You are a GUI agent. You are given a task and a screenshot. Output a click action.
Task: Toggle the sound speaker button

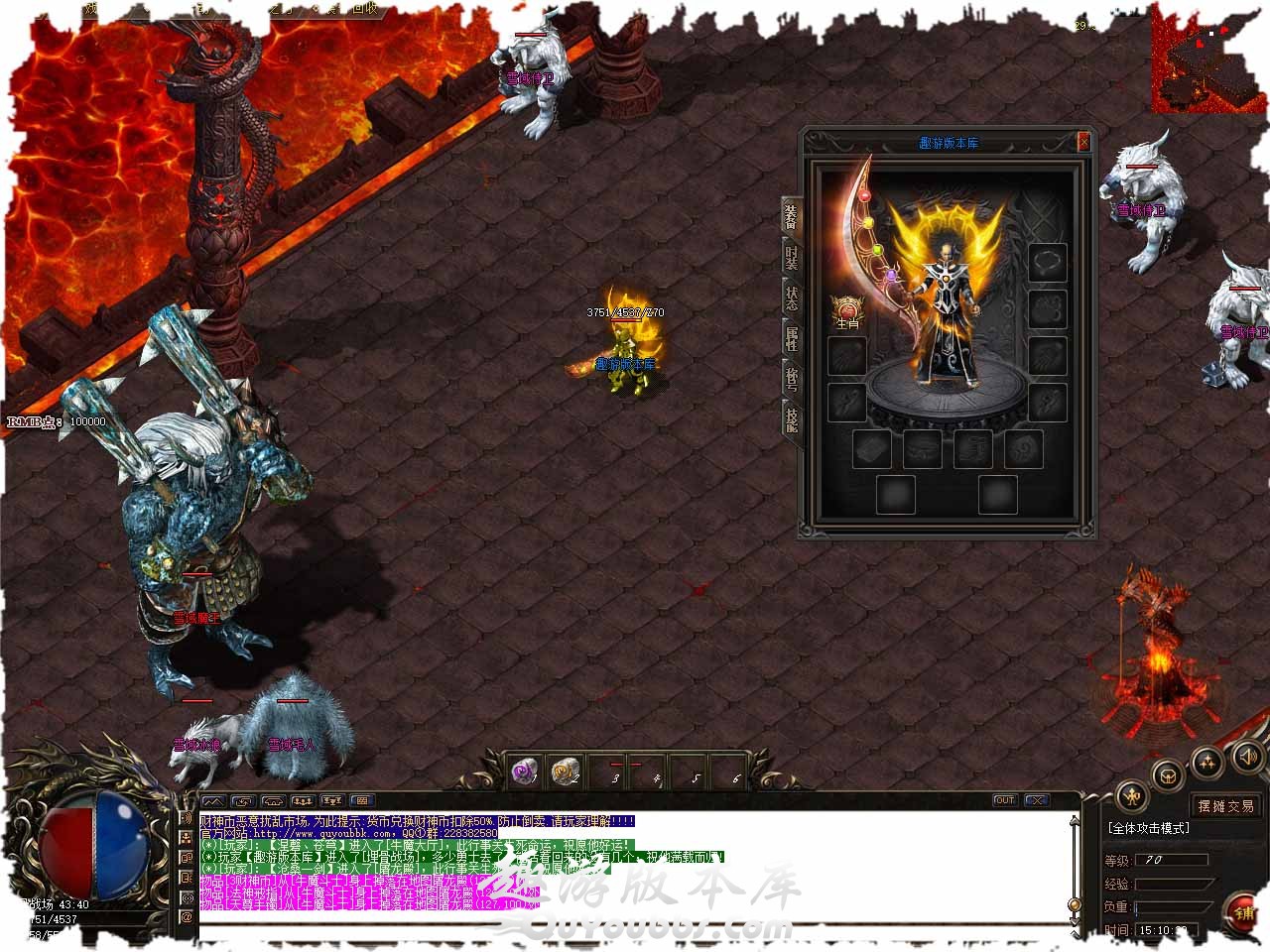click(x=1246, y=759)
